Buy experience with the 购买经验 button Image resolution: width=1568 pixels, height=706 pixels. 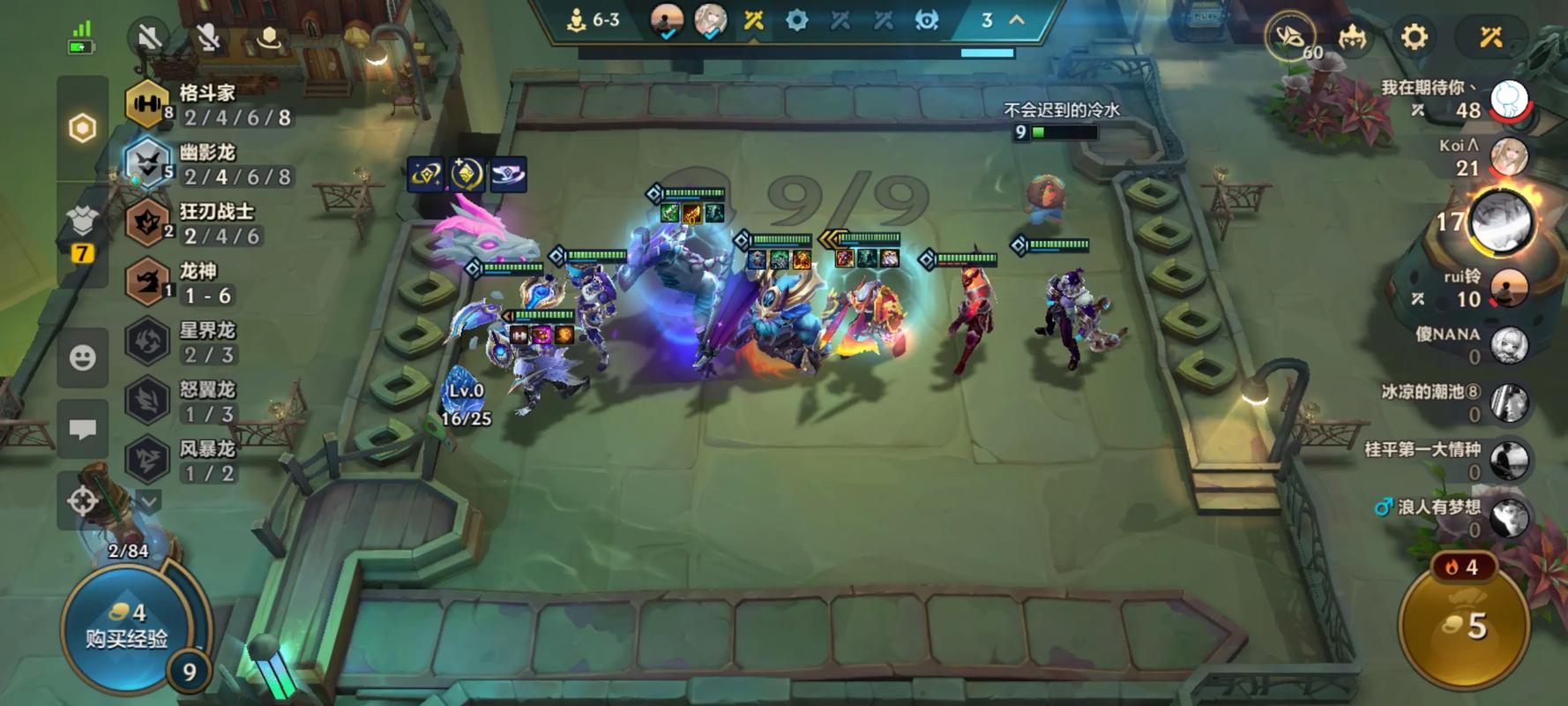pos(126,625)
